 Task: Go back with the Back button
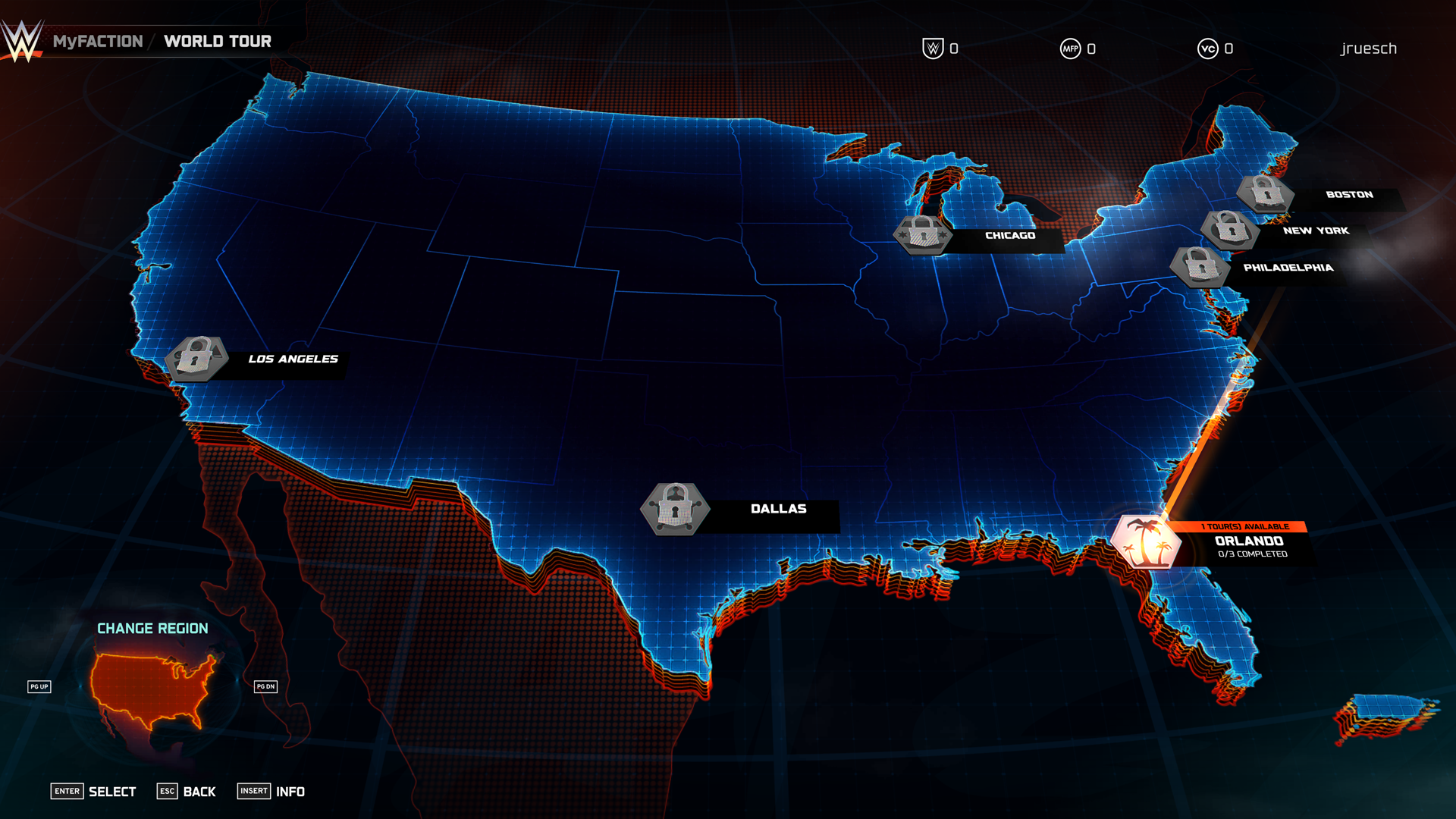(187, 792)
